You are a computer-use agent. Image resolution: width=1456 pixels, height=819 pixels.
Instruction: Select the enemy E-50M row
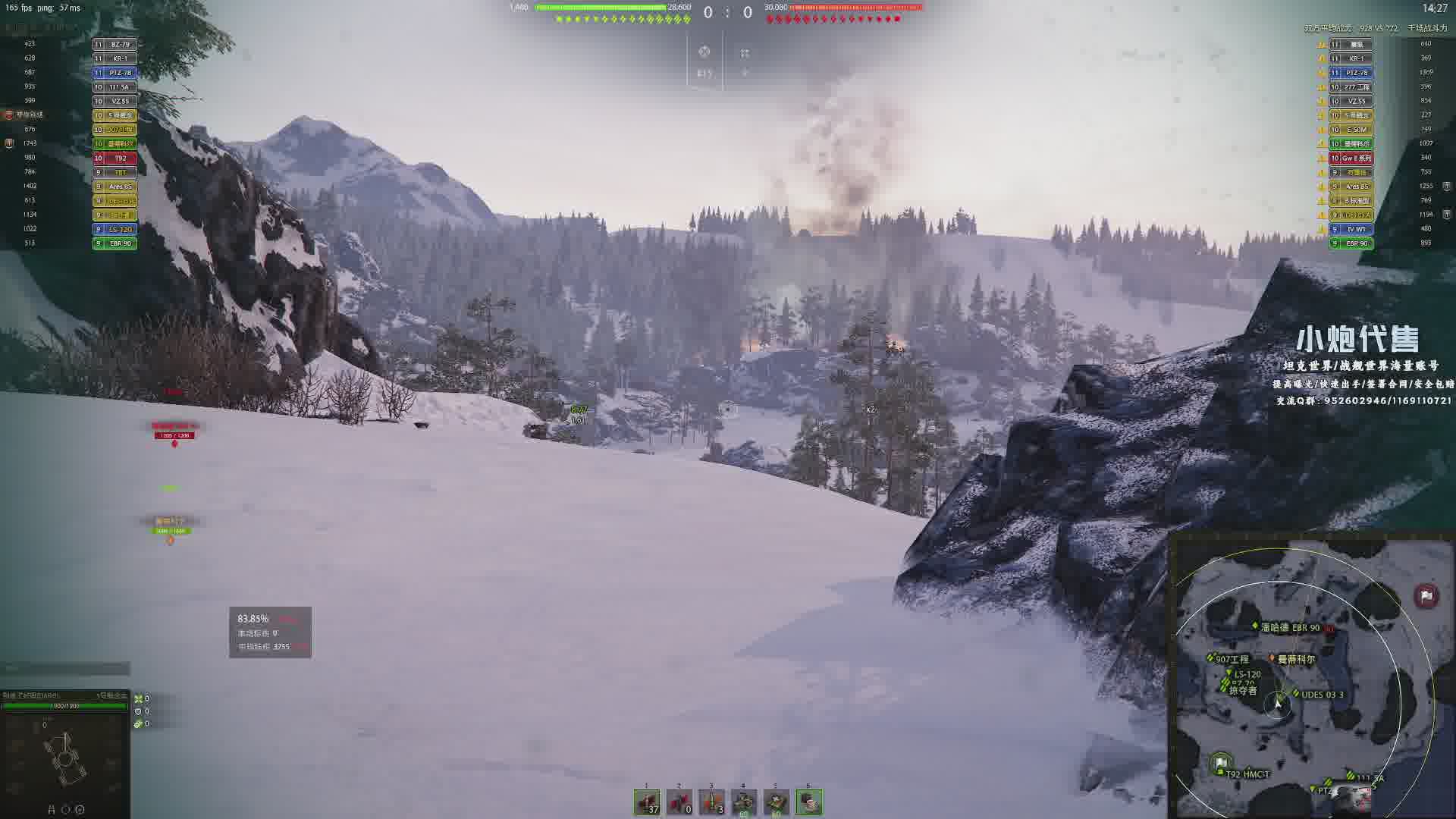pyautogui.click(x=1351, y=130)
